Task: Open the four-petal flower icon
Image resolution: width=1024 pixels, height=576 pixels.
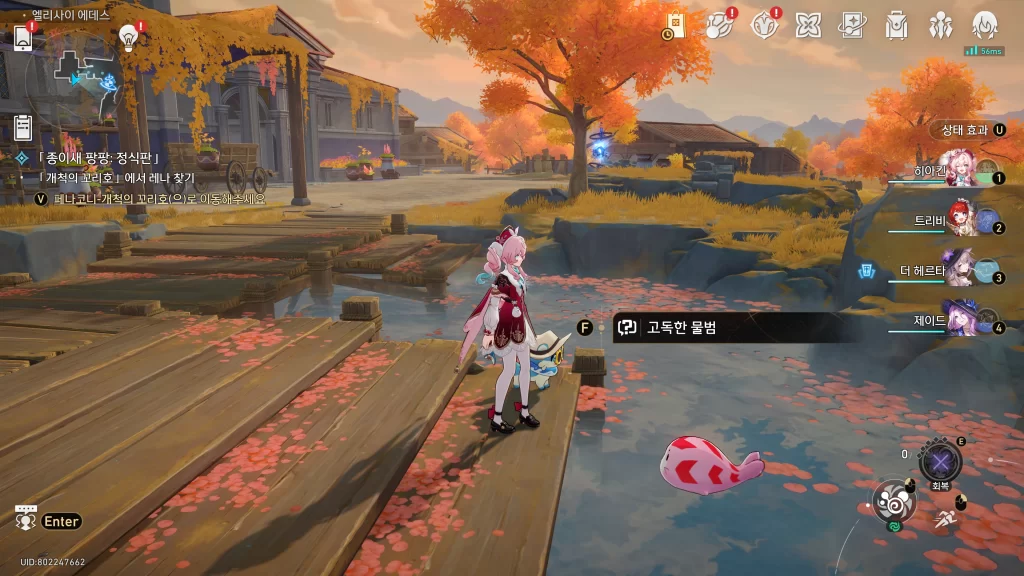Action: pos(808,26)
